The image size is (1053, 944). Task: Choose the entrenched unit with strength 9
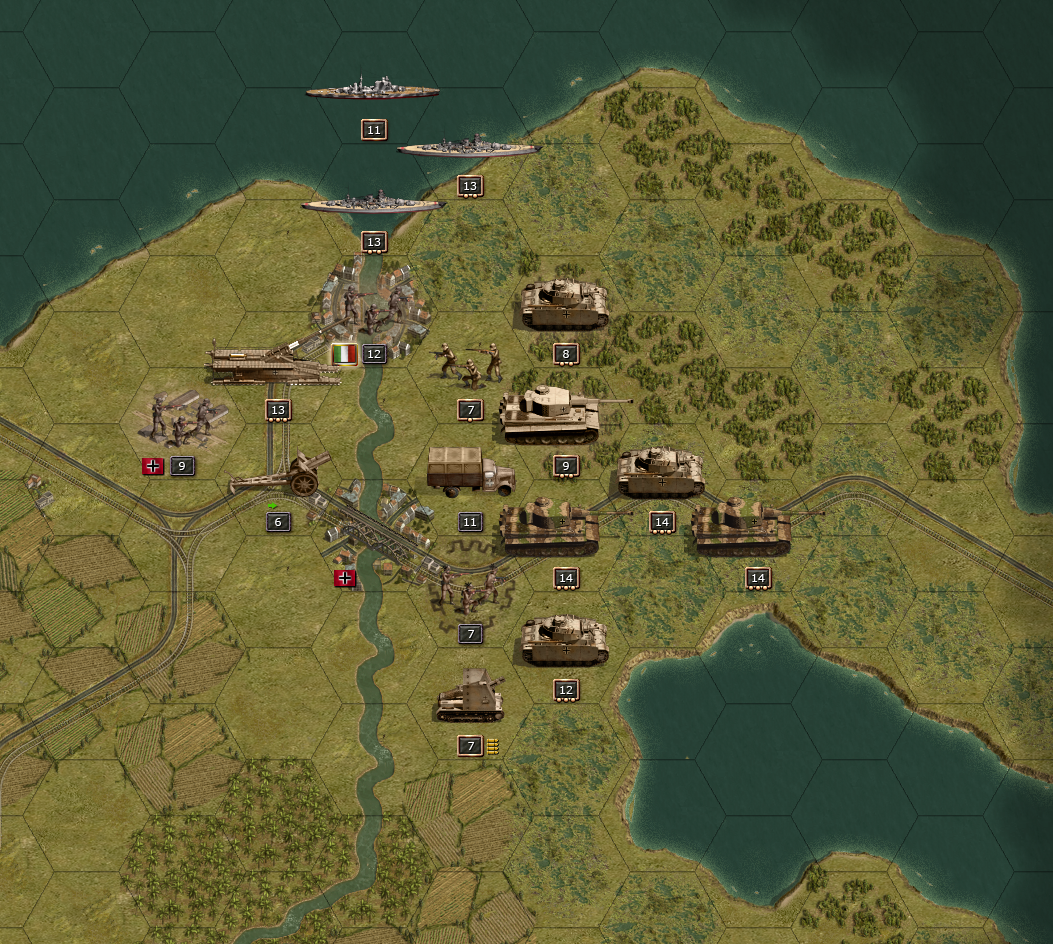(x=181, y=420)
